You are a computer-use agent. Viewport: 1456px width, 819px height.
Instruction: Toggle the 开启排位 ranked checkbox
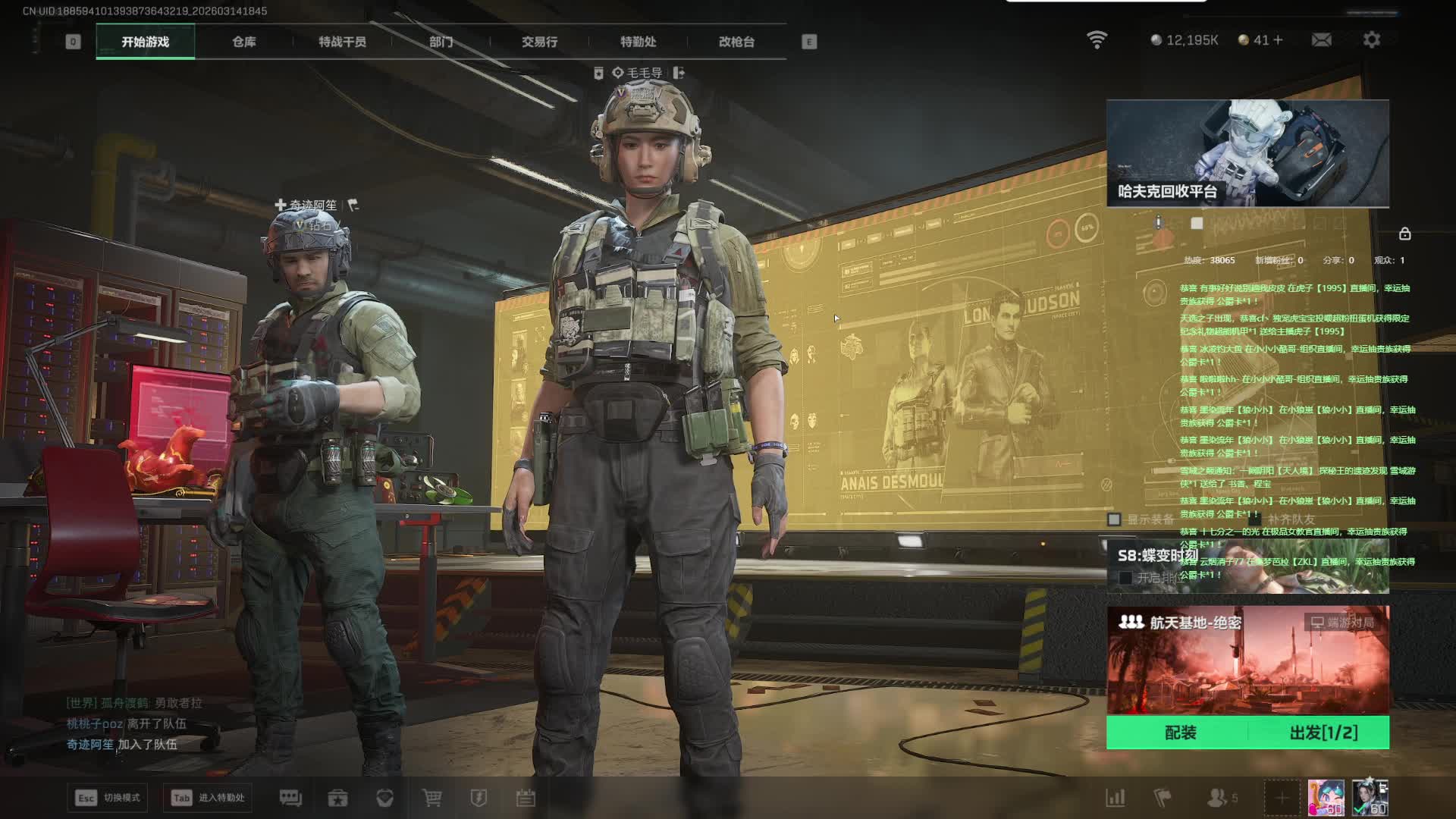[x=1125, y=578]
